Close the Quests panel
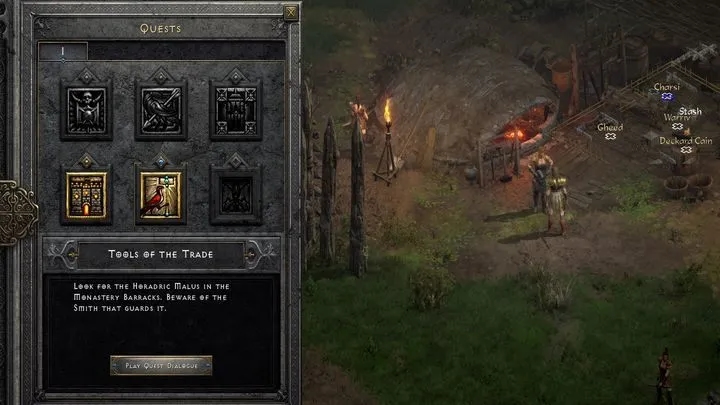The height and width of the screenshot is (405, 720). tap(291, 12)
